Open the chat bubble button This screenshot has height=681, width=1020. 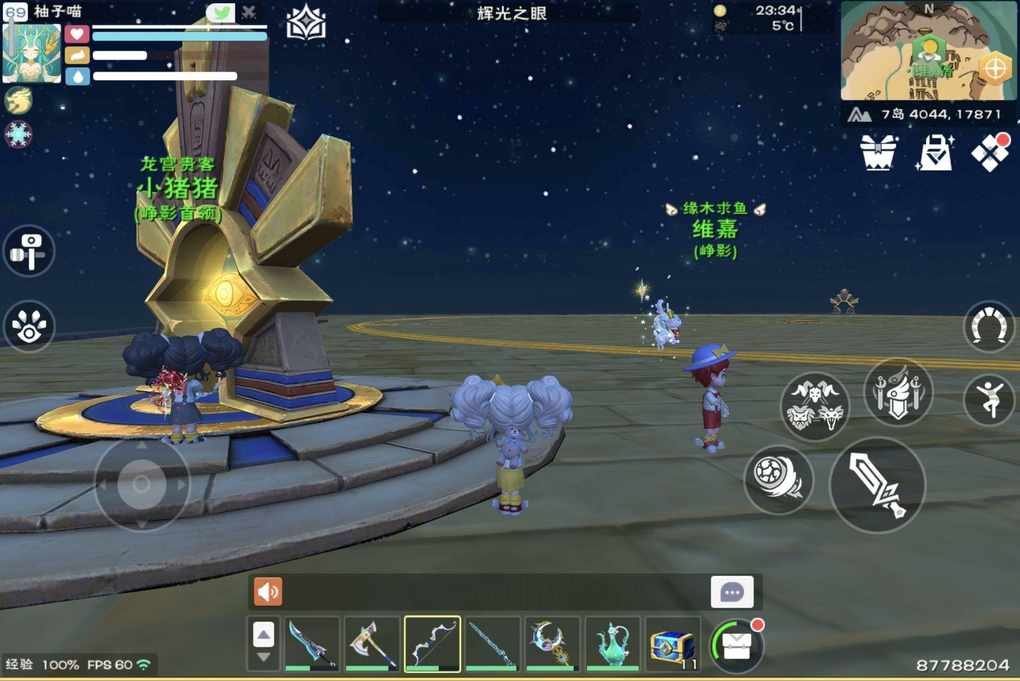tap(732, 592)
